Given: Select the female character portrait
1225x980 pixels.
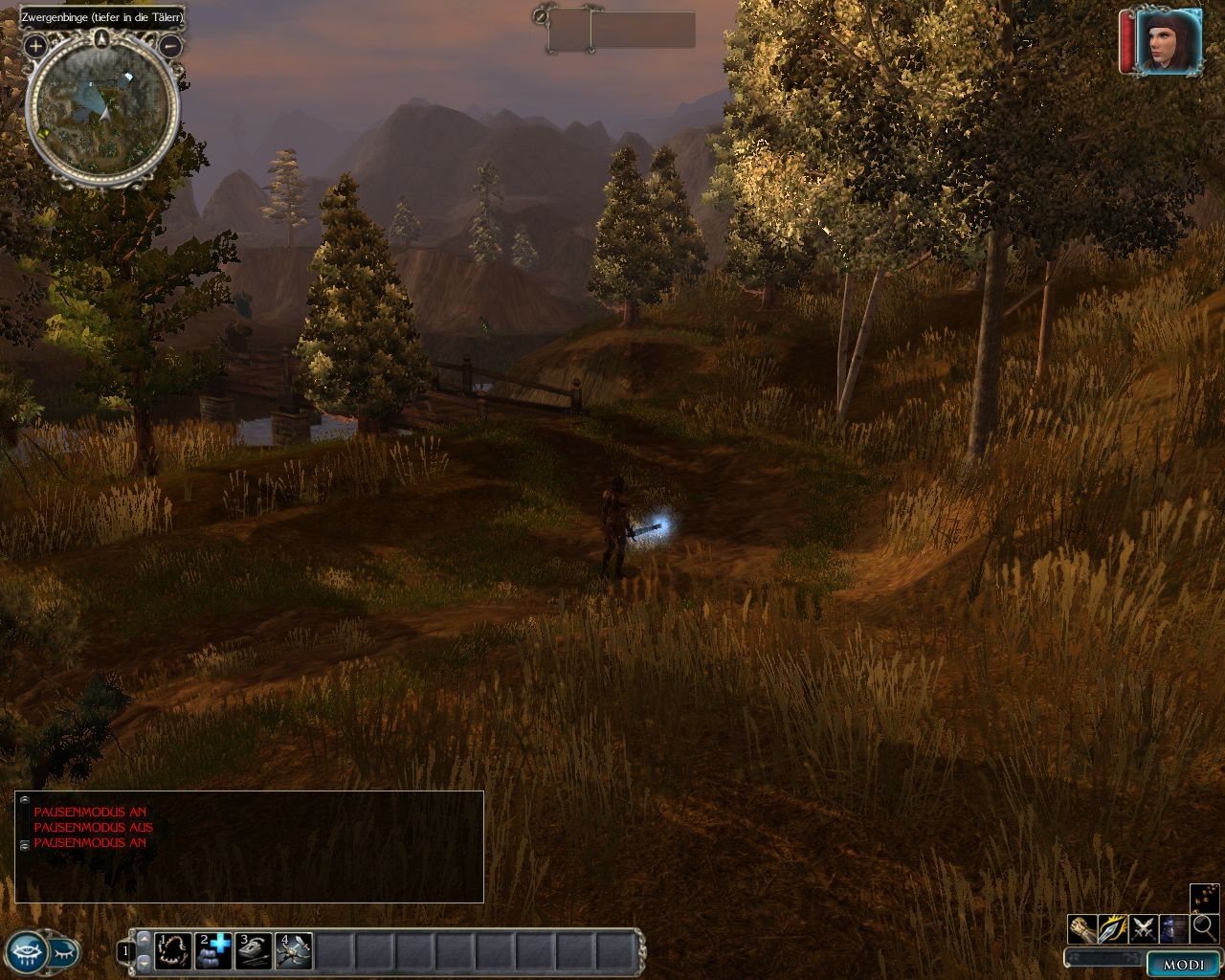Looking at the screenshot, I should click(x=1169, y=41).
